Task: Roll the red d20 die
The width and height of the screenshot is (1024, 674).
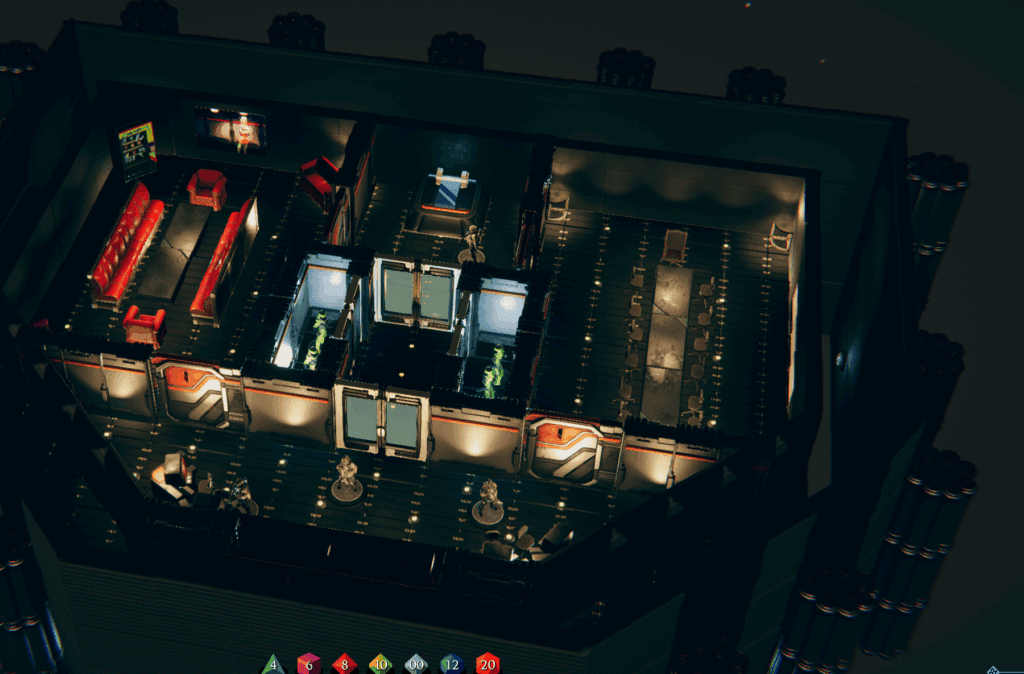Action: click(x=487, y=664)
